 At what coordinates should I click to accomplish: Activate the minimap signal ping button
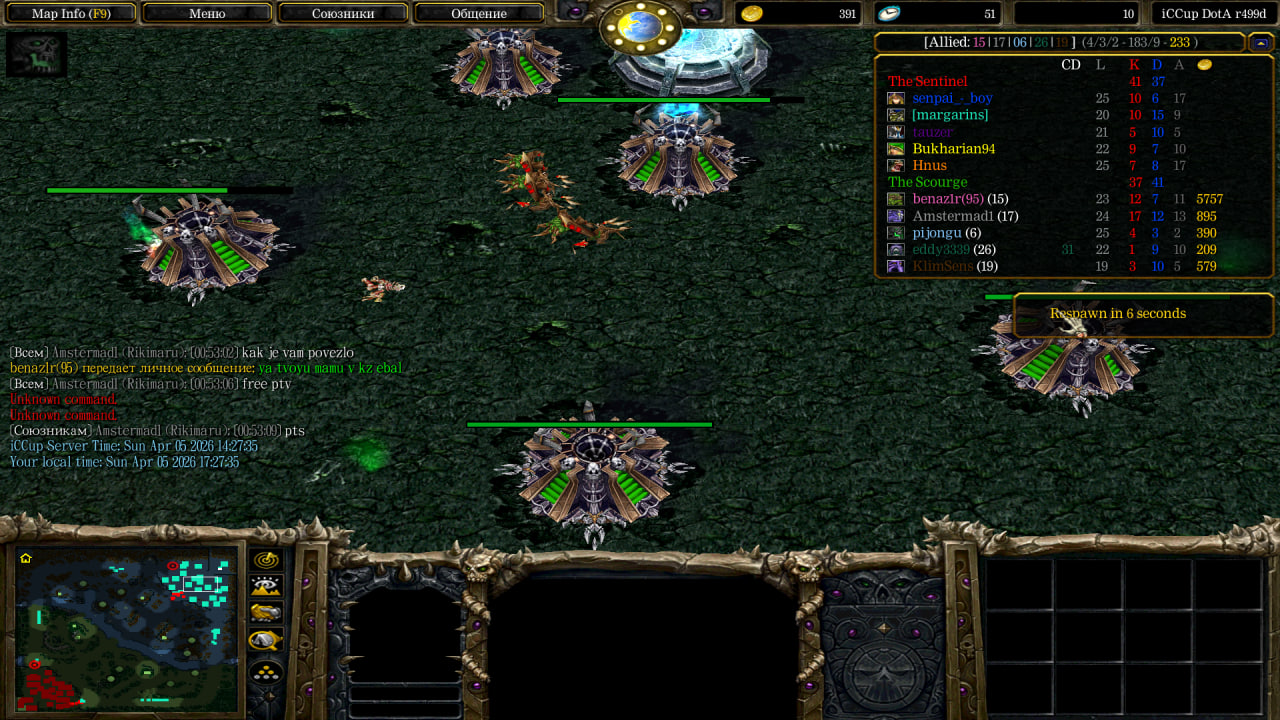click(x=266, y=560)
